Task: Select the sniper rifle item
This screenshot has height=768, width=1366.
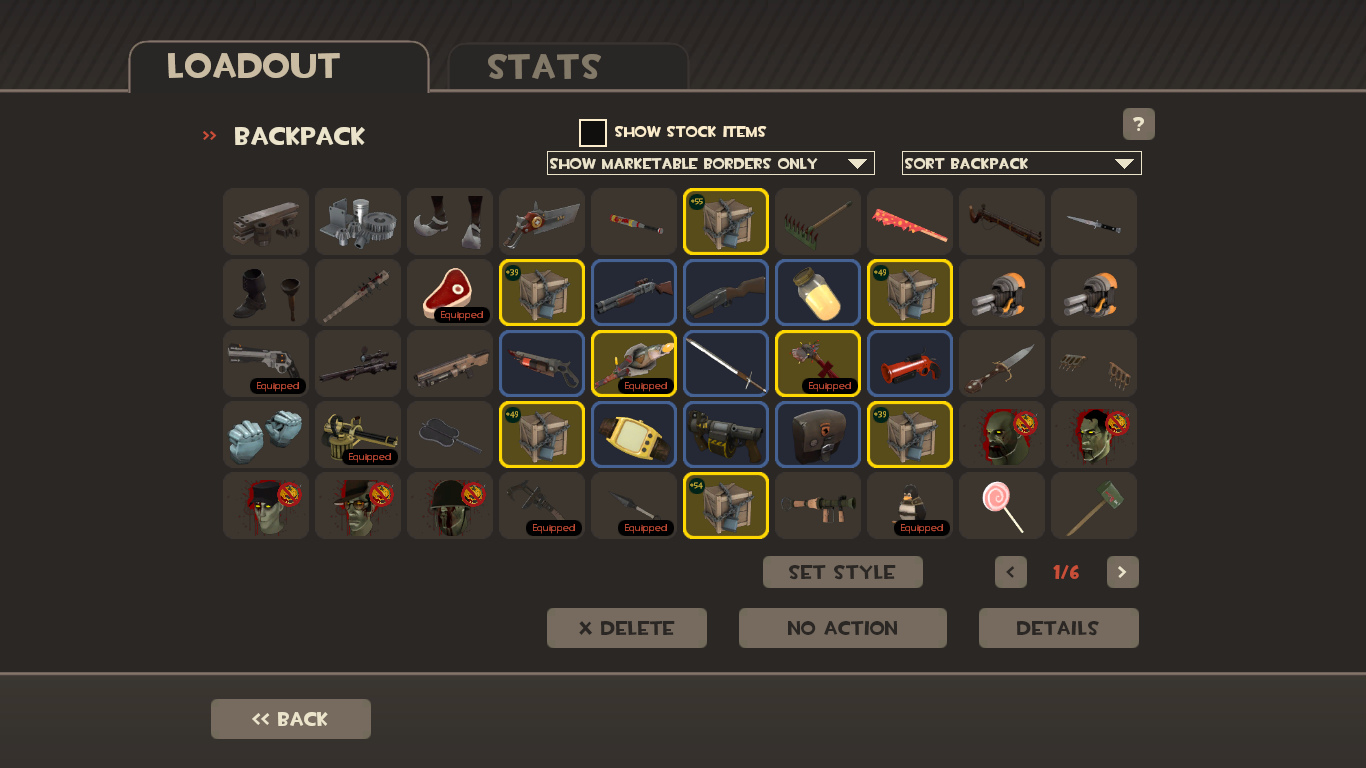Action: 357,363
